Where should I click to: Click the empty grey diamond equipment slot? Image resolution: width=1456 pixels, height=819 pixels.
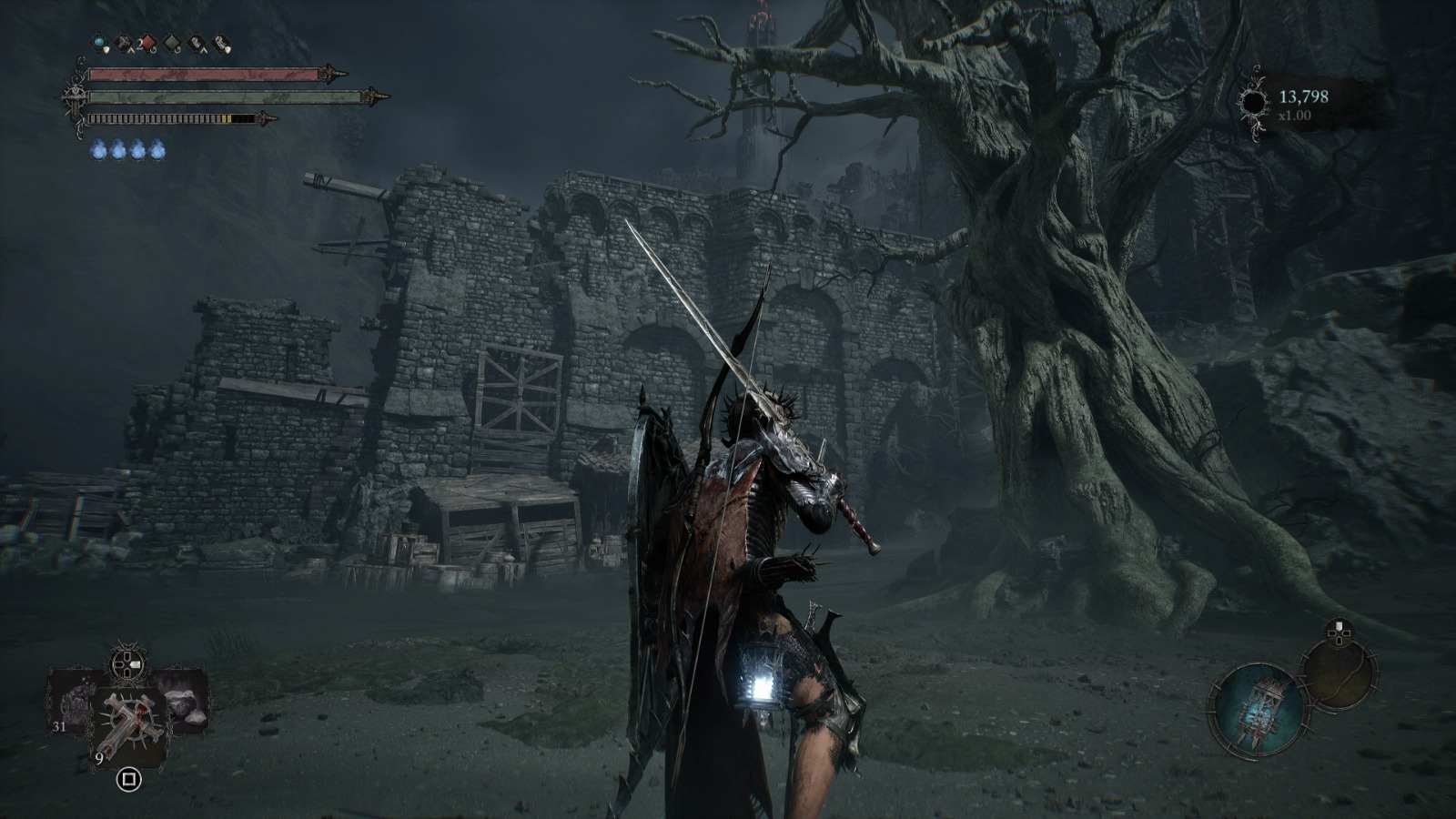(x=172, y=43)
